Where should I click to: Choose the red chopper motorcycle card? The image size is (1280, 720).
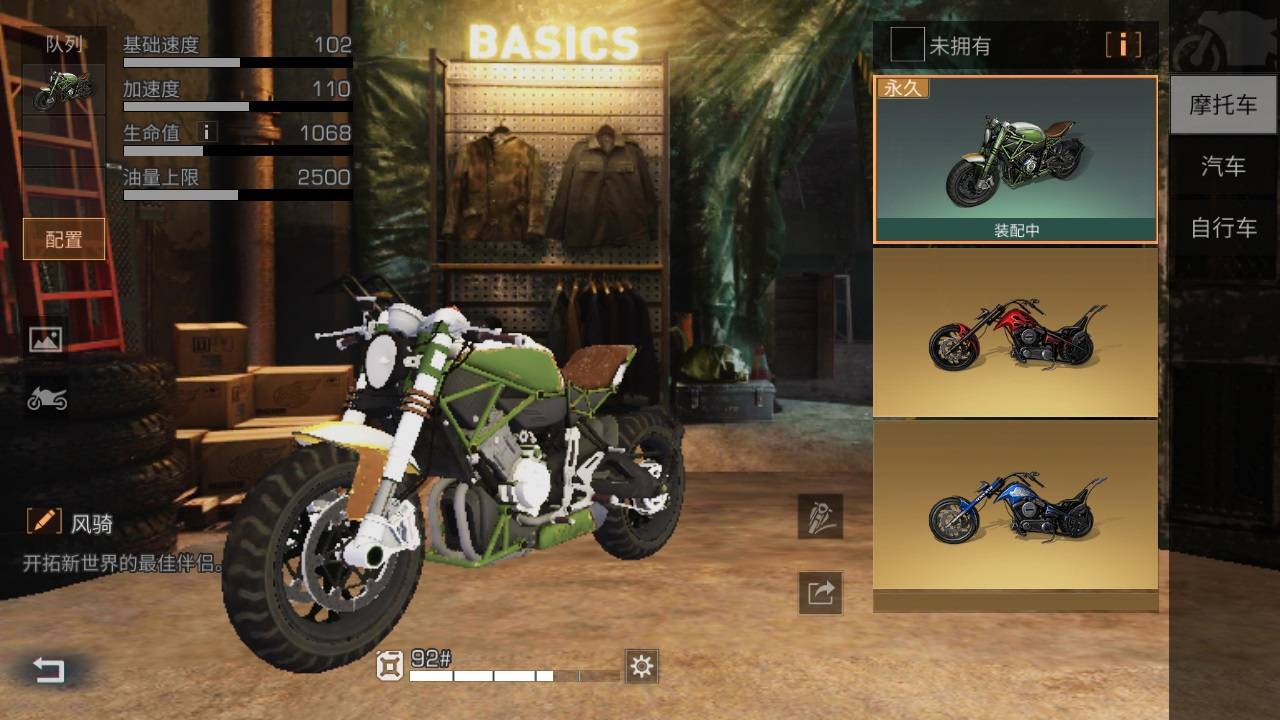pyautogui.click(x=1015, y=332)
